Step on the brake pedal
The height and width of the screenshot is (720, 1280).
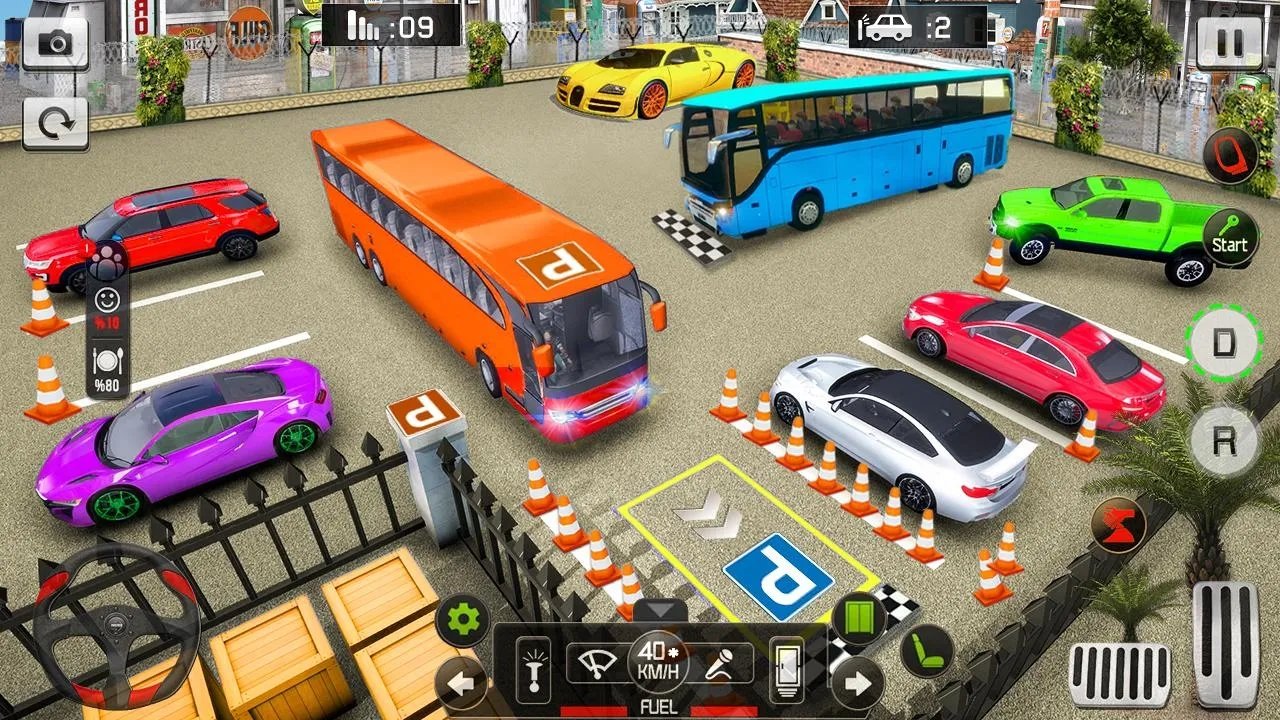pyautogui.click(x=1120, y=675)
